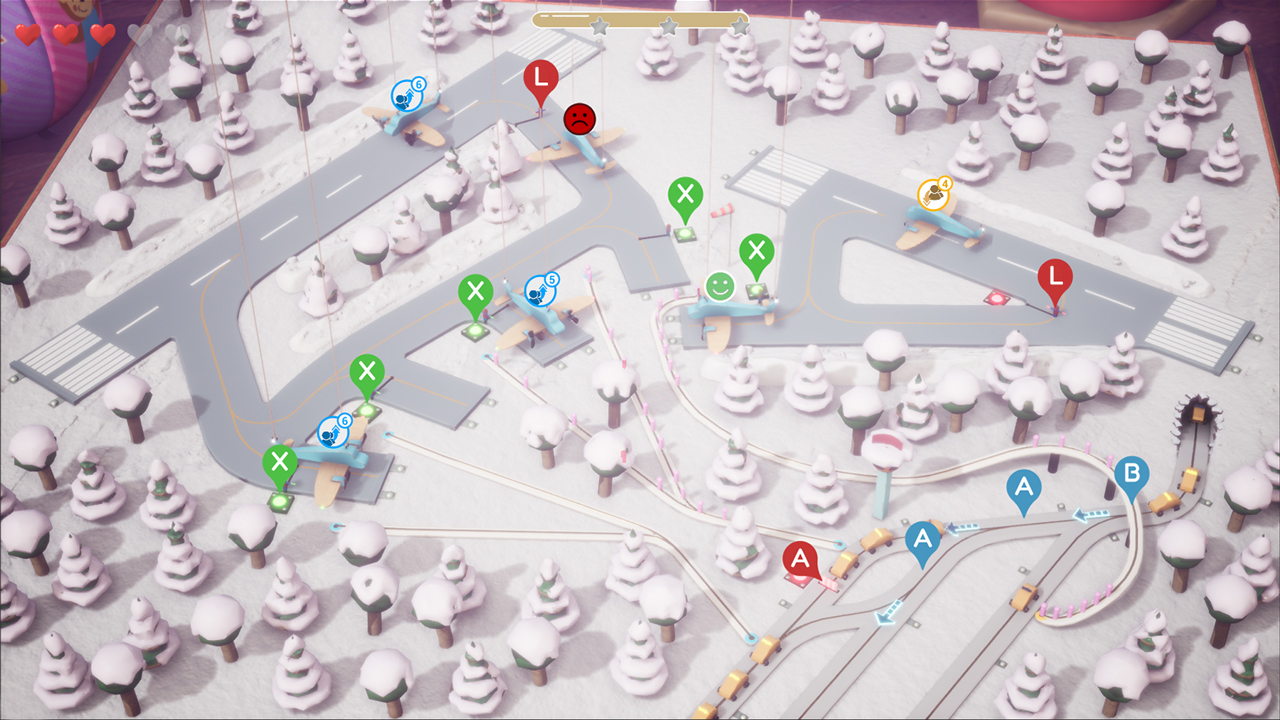Click the angry red face indicator
Image resolution: width=1280 pixels, height=720 pixels.
[x=578, y=118]
